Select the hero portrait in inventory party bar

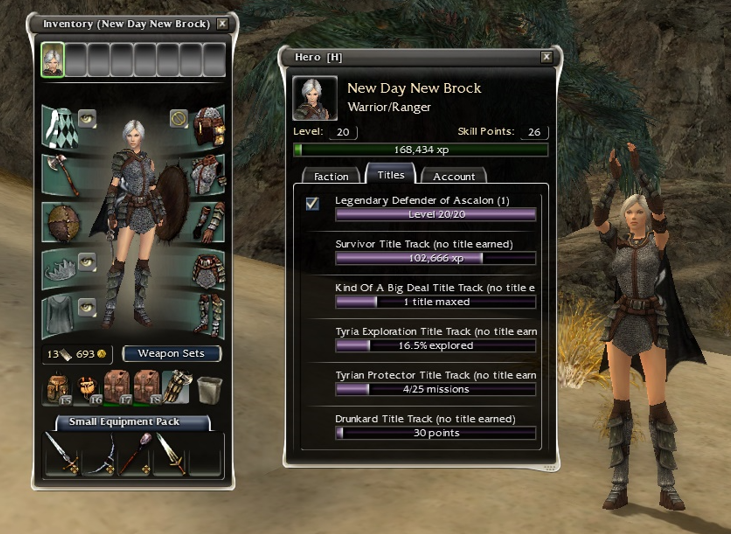(x=52, y=60)
